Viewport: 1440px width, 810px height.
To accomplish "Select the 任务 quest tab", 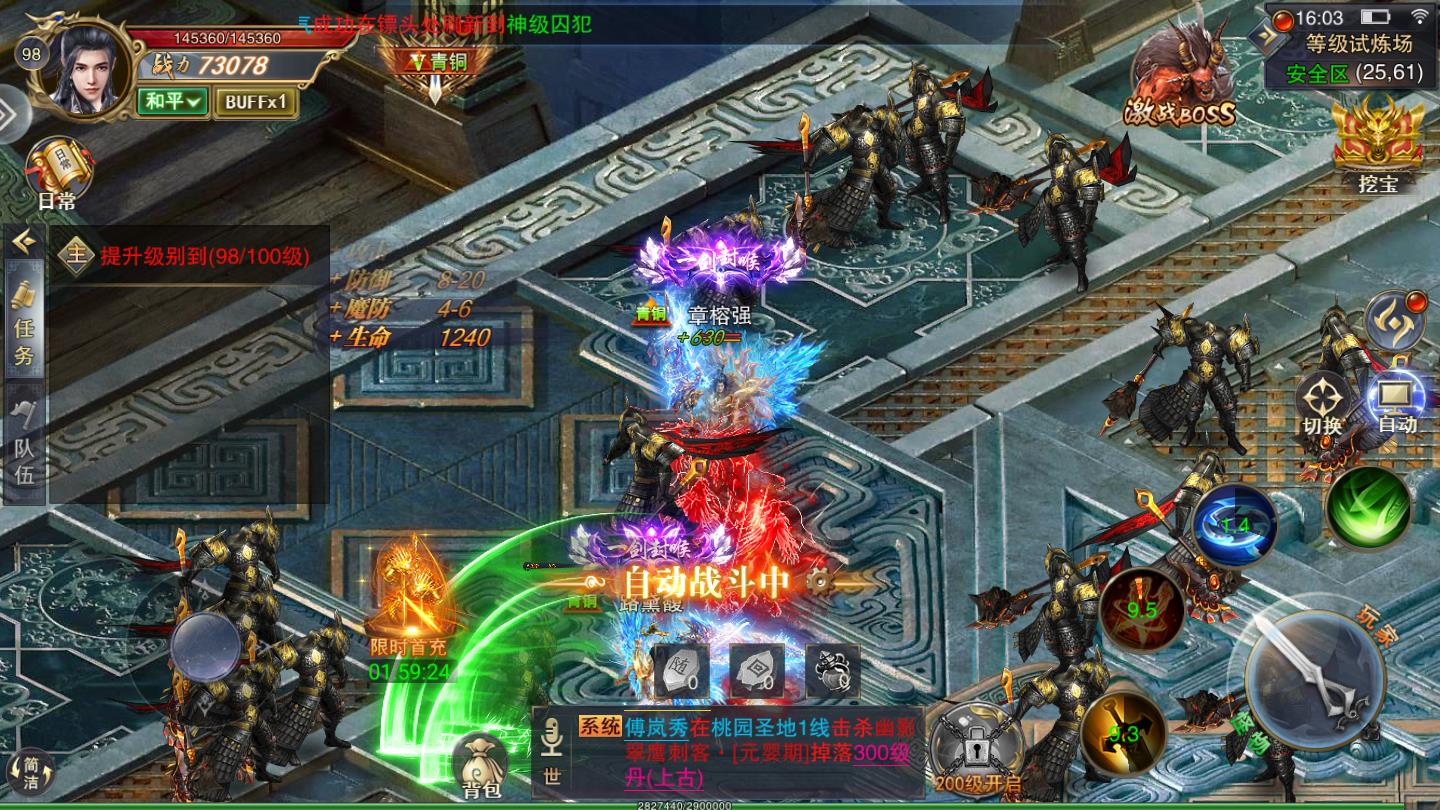I will point(24,325).
